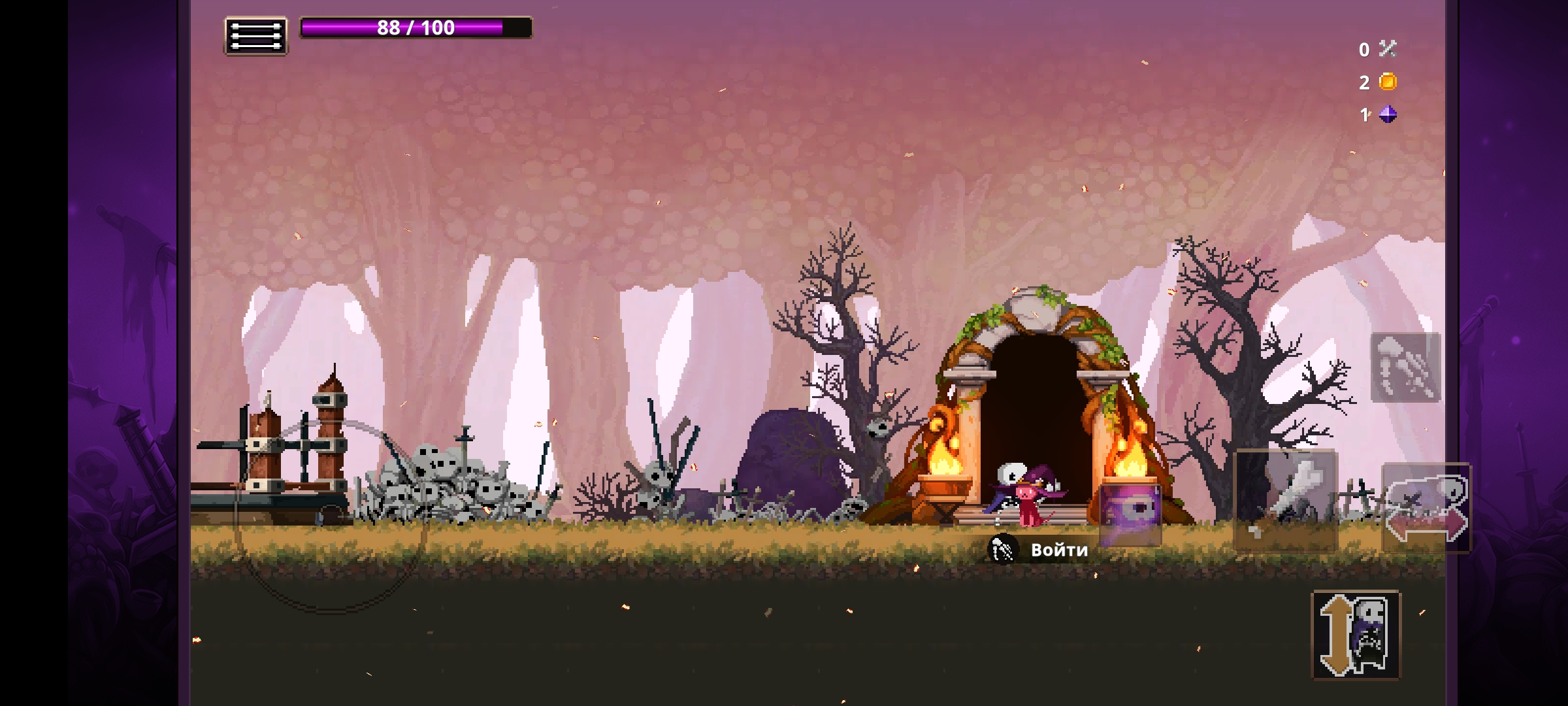
Task: Activate the jump button with vertical arrow
Action: pyautogui.click(x=1356, y=635)
